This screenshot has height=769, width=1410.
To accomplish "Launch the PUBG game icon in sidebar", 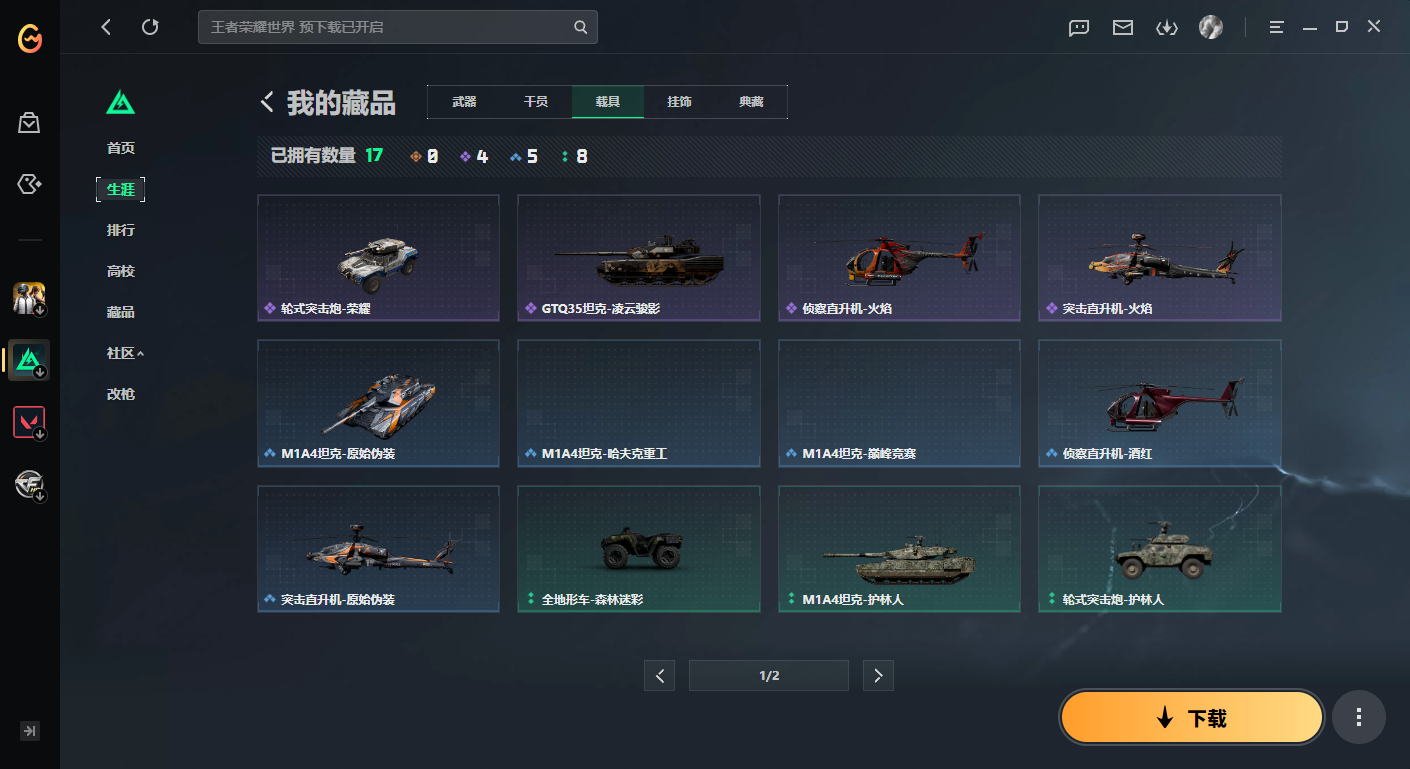I will pyautogui.click(x=29, y=297).
